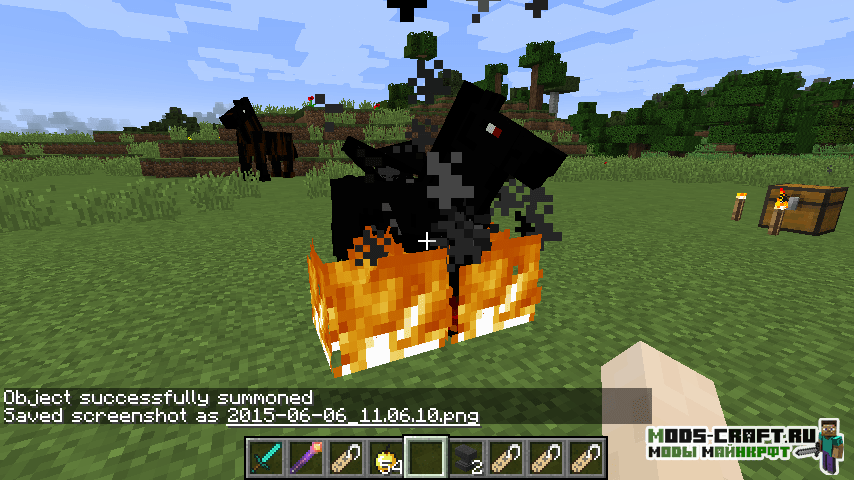Image resolution: width=854 pixels, height=480 pixels.
Task: Pick the anvil slot in hotbar
Action: (x=466, y=458)
